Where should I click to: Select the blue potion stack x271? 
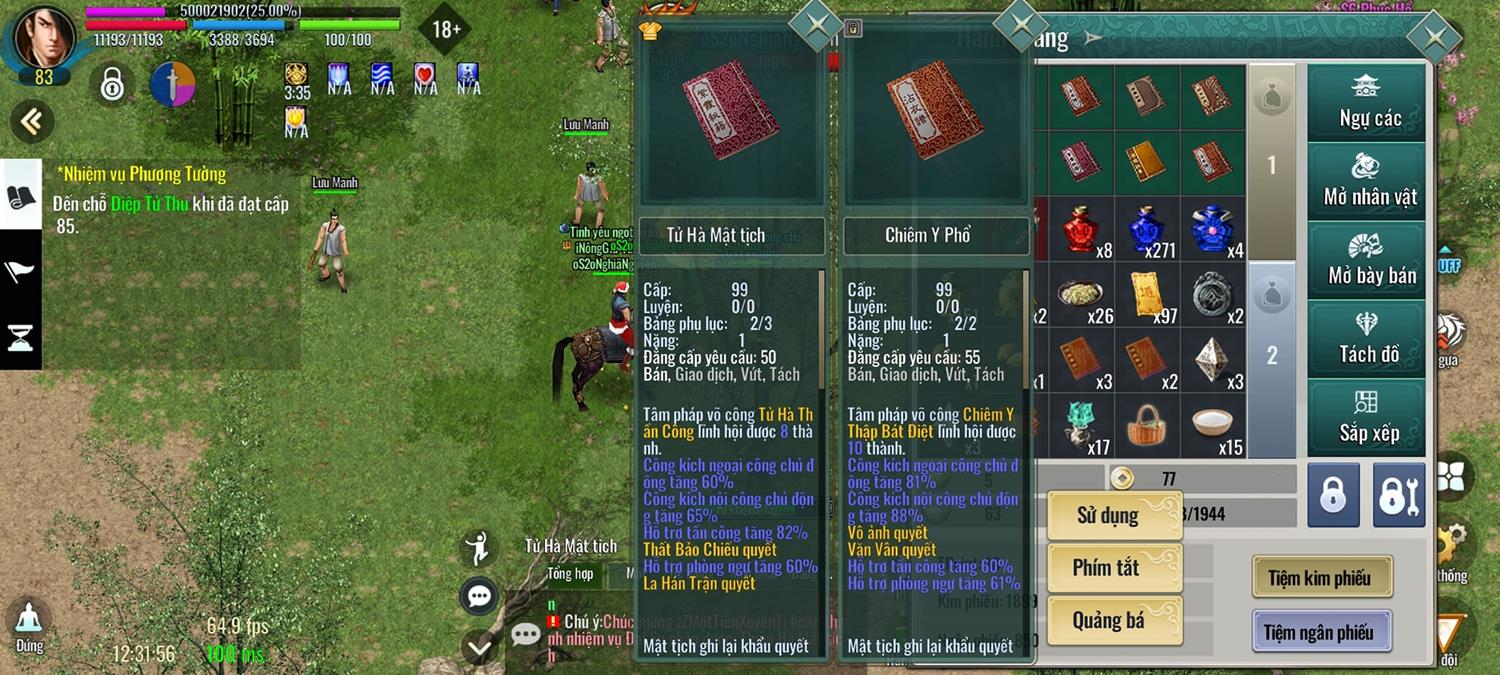(x=1147, y=229)
